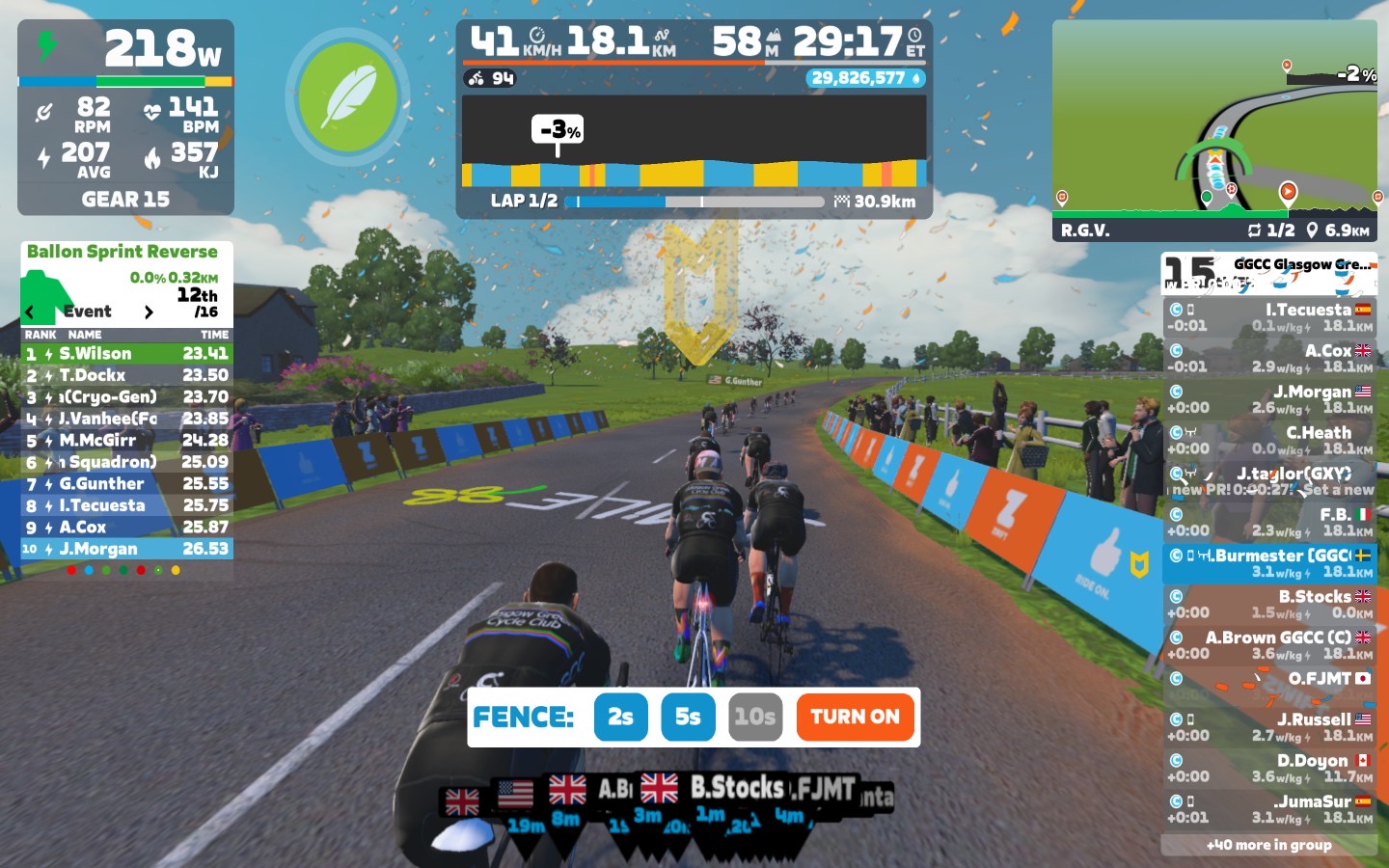View D.Doyon in nearby riders list
The width and height of the screenshot is (1389, 868).
pos(1268,769)
